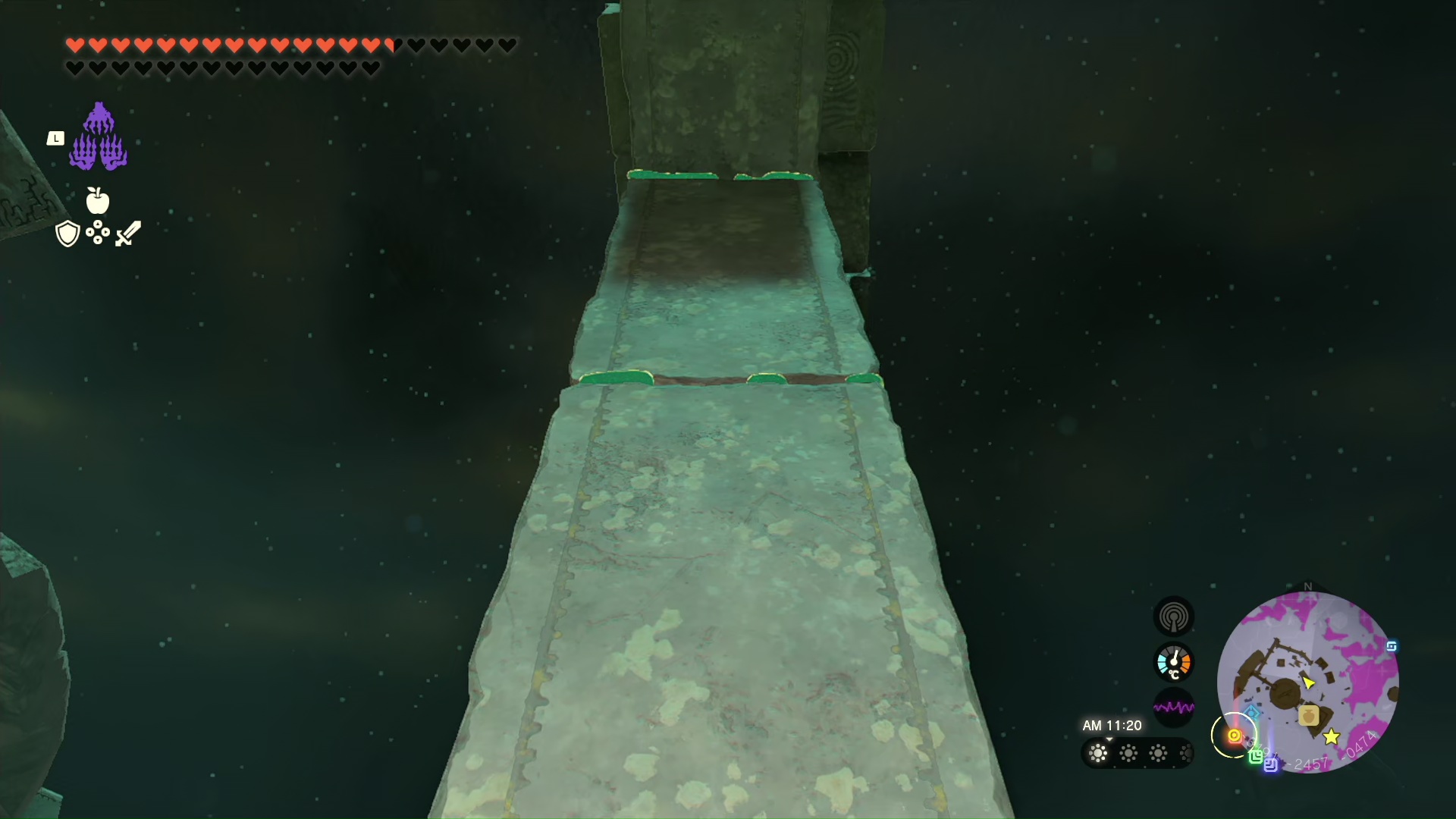
Task: Select the pot stamp on the minimap
Action: [1308, 715]
